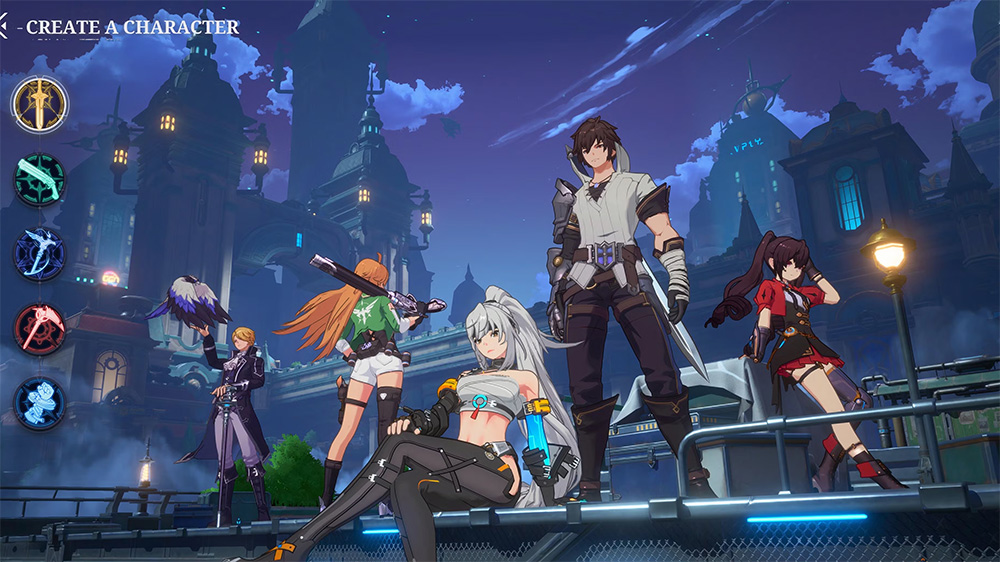Pick the blue bow class icon
The image size is (1000, 562).
40,253
